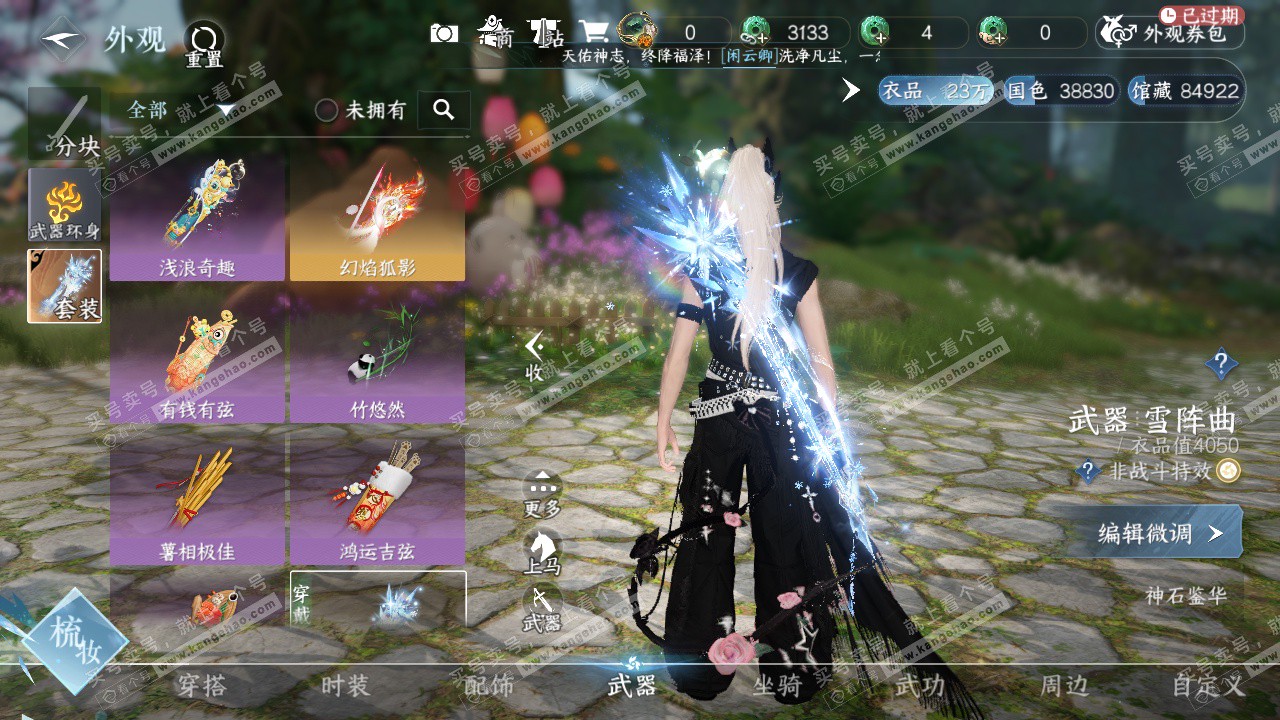
Task: Open the 坐骑 tab
Action: pos(777,686)
